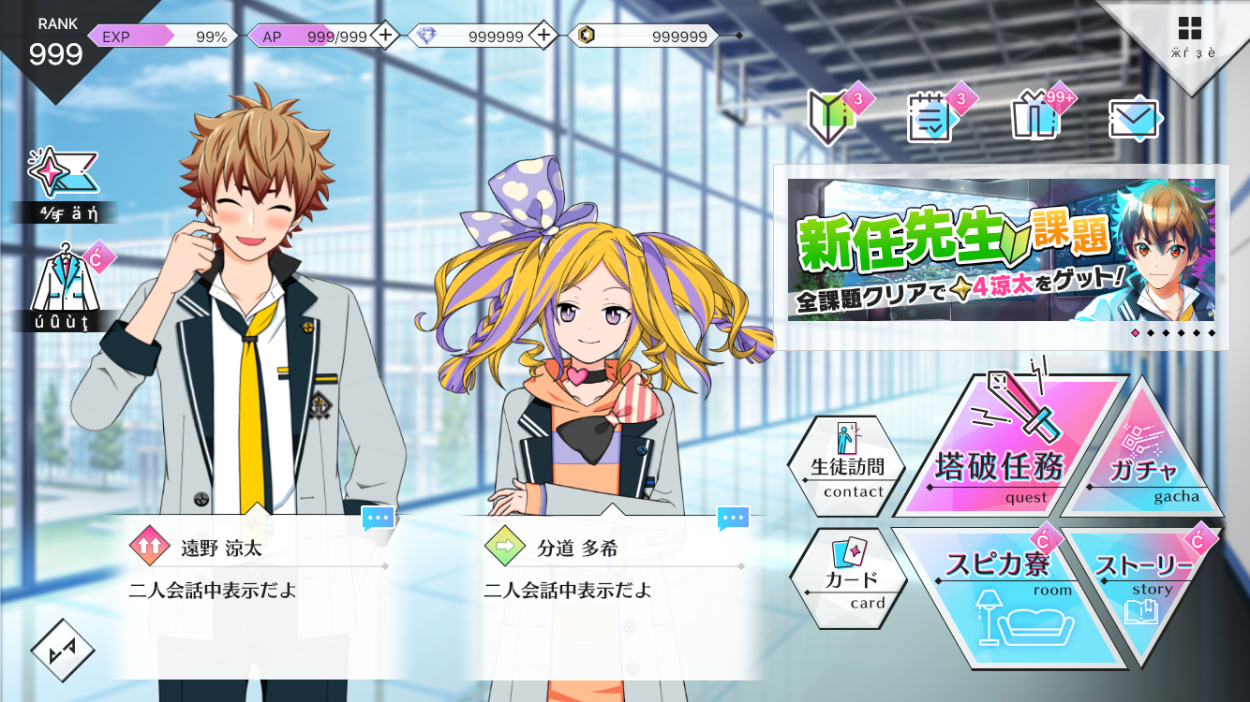The width and height of the screenshot is (1250, 702).
Task: Open the mail envelope icon
Action: click(x=1134, y=119)
